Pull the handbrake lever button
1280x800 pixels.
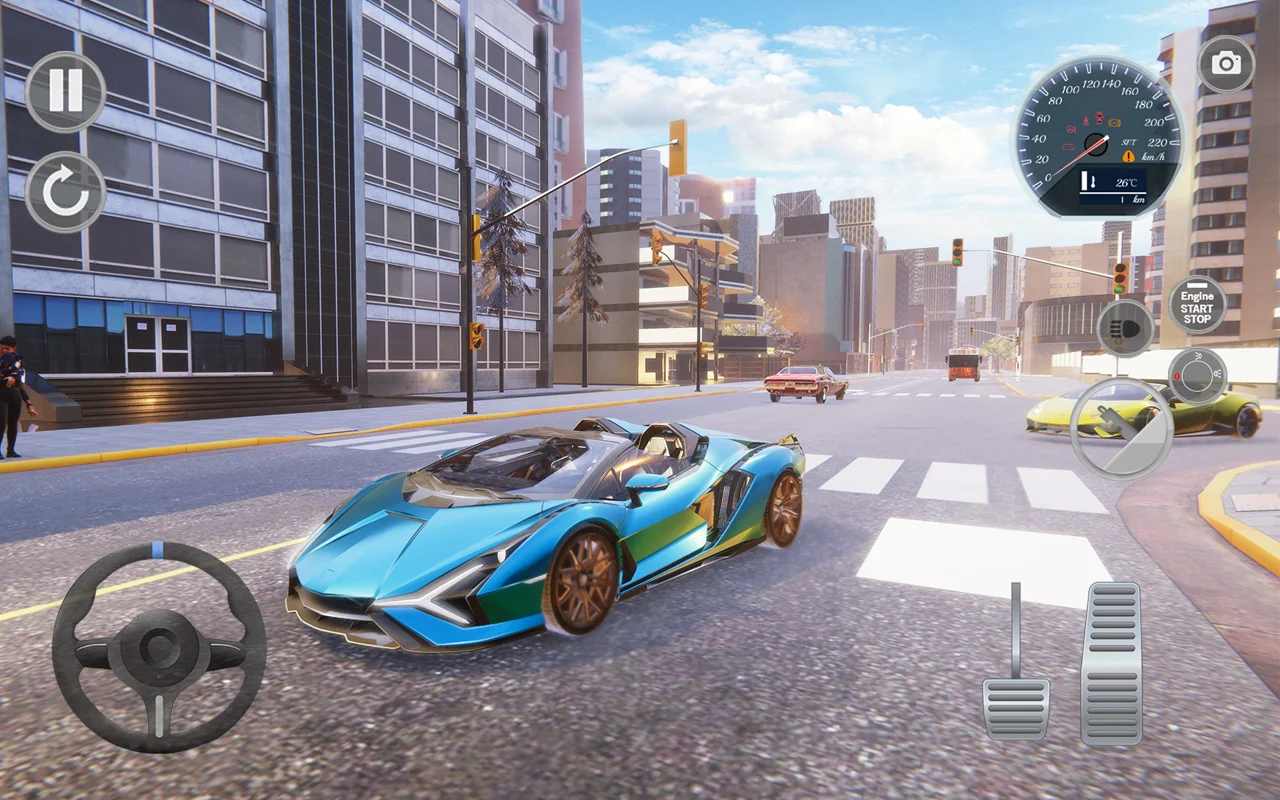pyautogui.click(x=1121, y=428)
